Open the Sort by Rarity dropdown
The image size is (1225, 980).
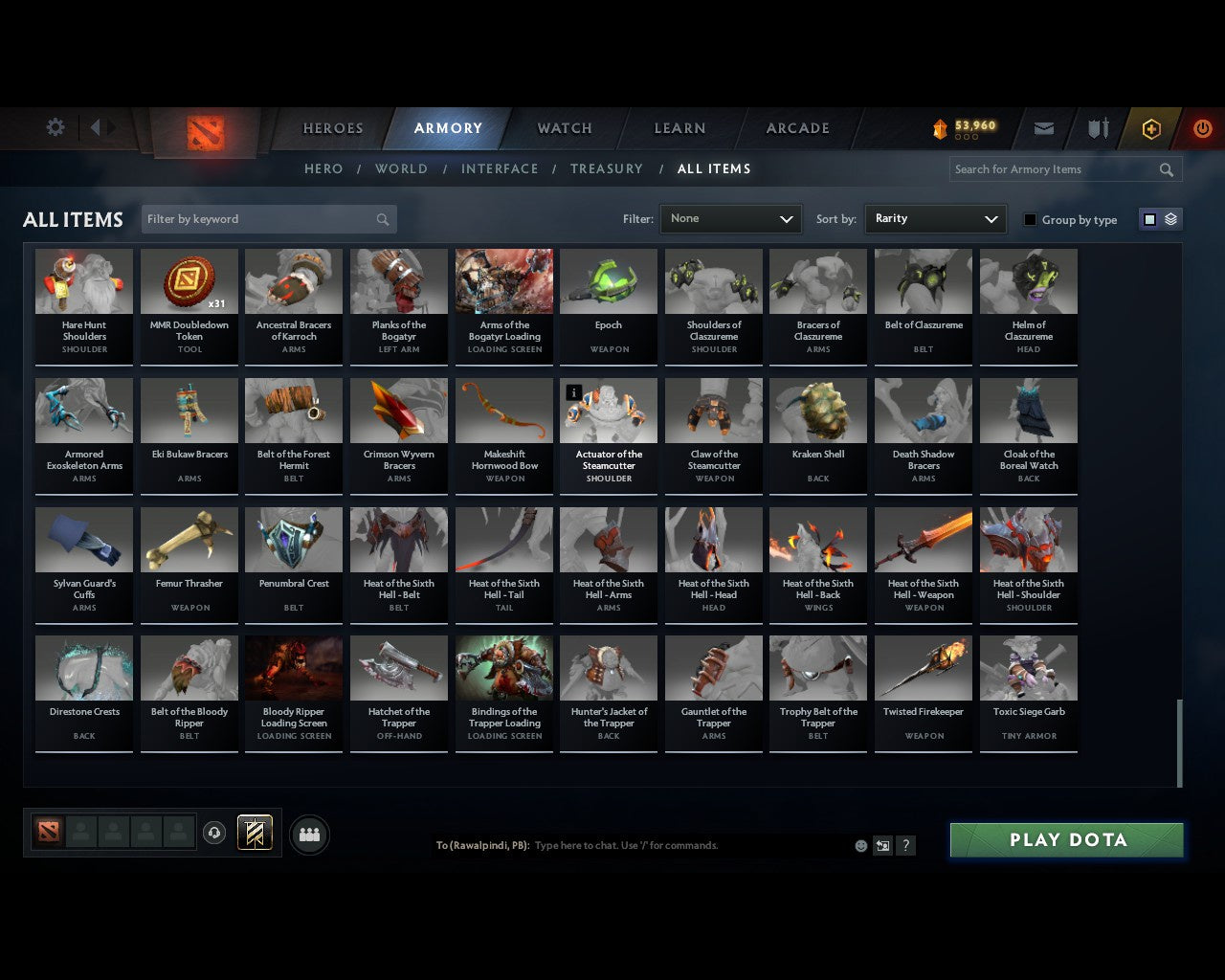935,218
